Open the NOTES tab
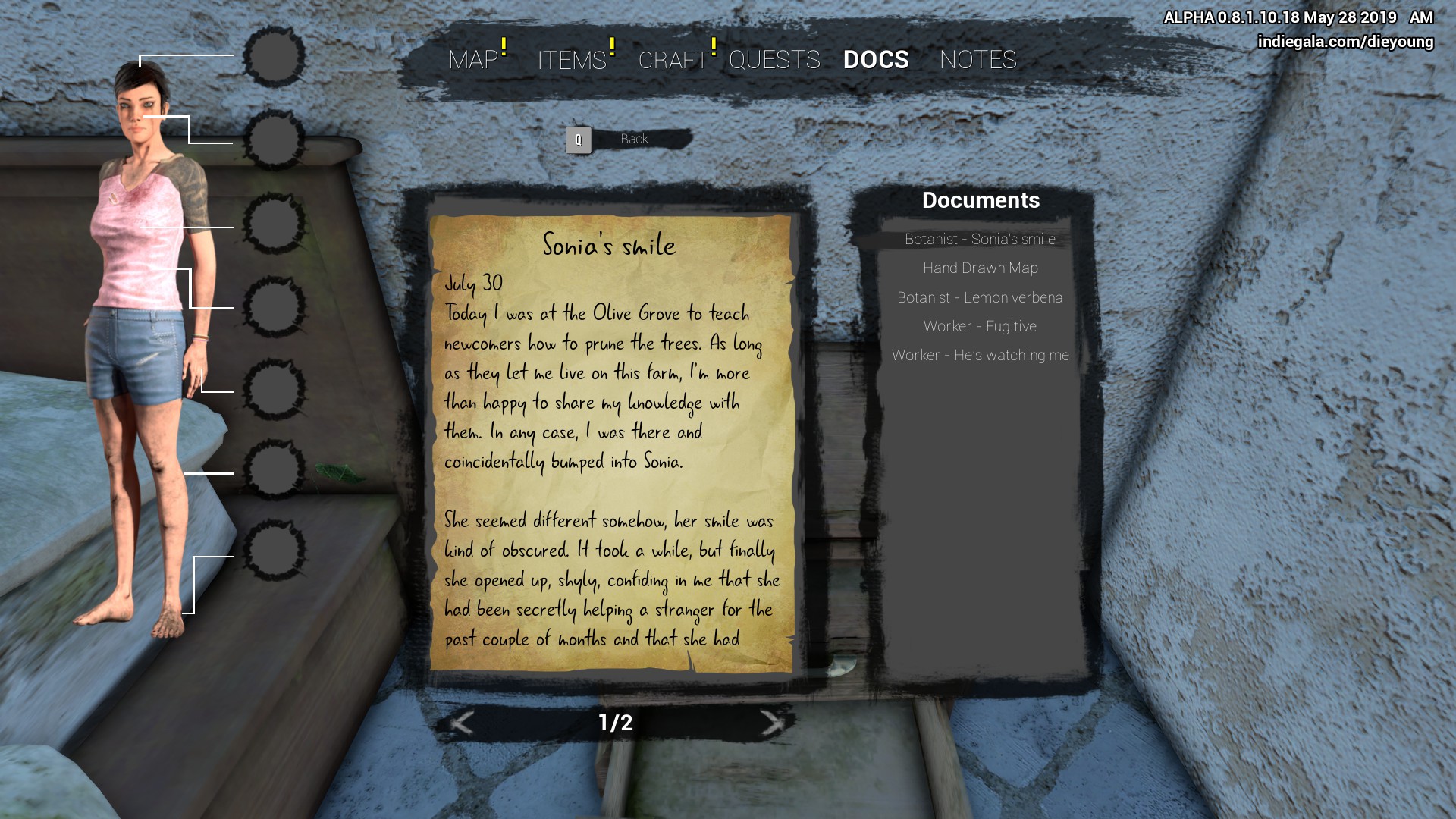Screen dimensions: 1456x819 [977, 60]
